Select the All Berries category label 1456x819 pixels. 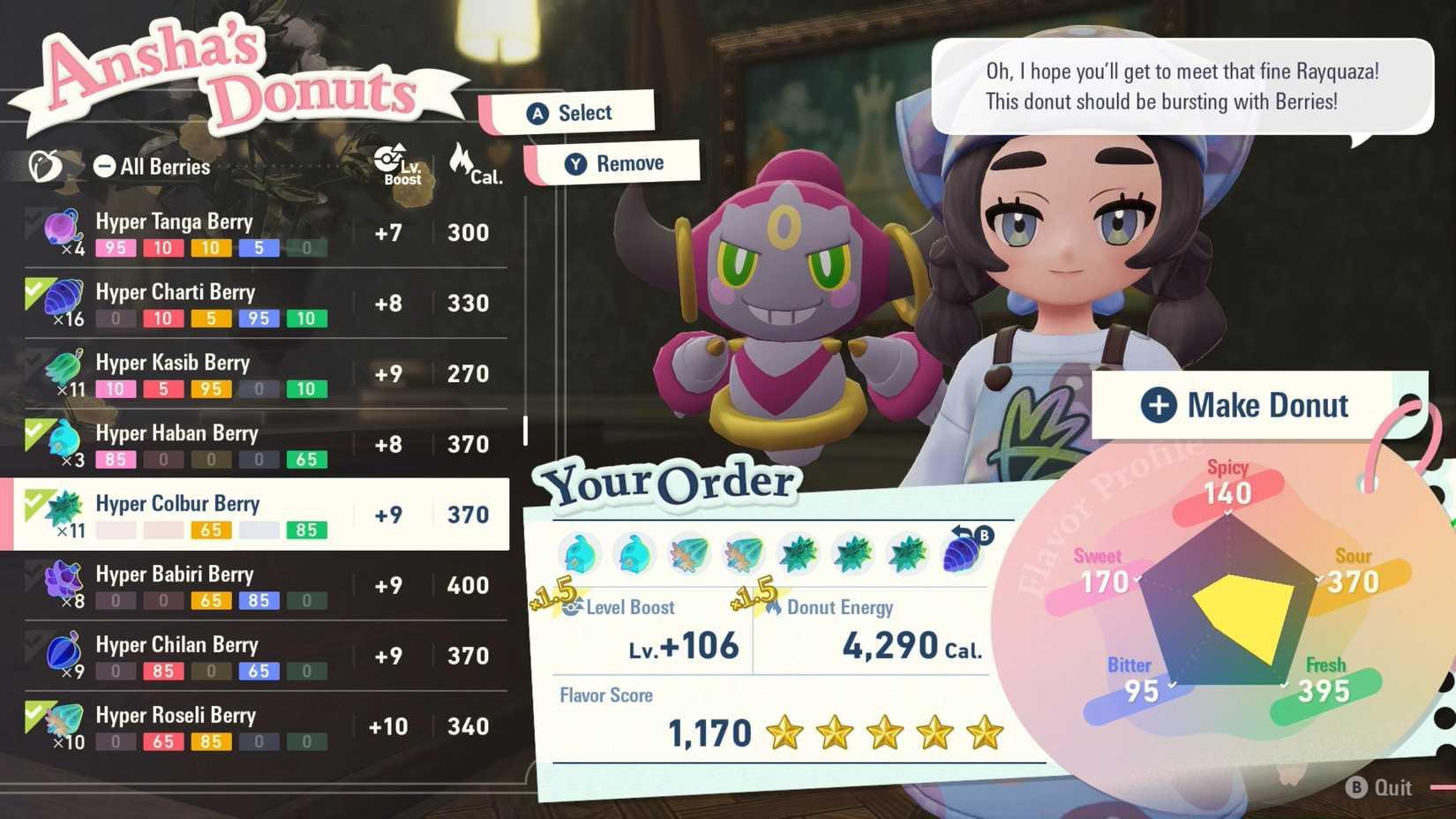[163, 166]
